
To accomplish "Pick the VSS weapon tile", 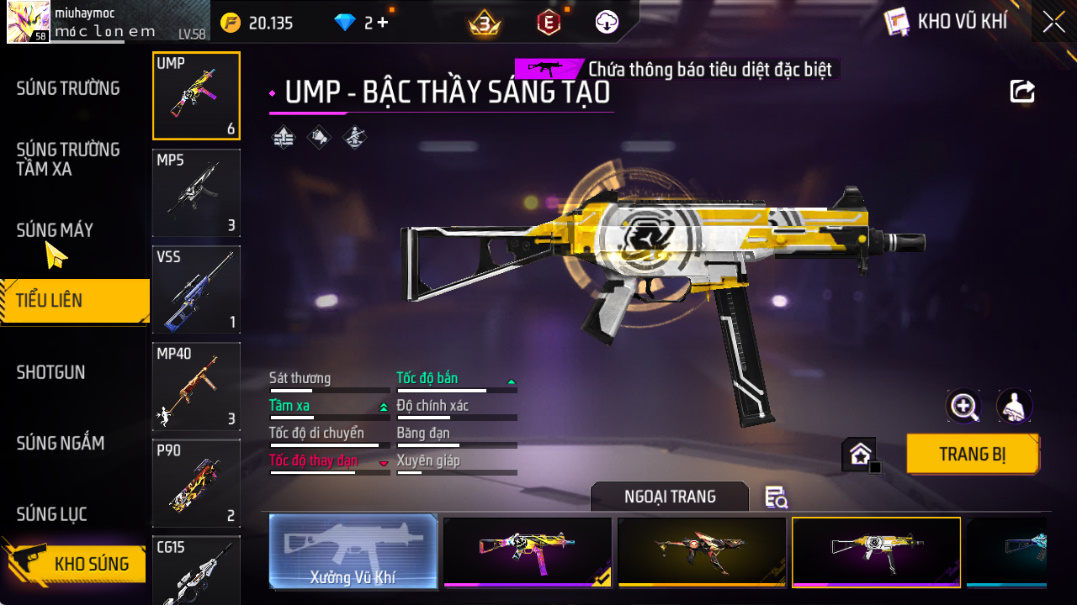I will (196, 290).
